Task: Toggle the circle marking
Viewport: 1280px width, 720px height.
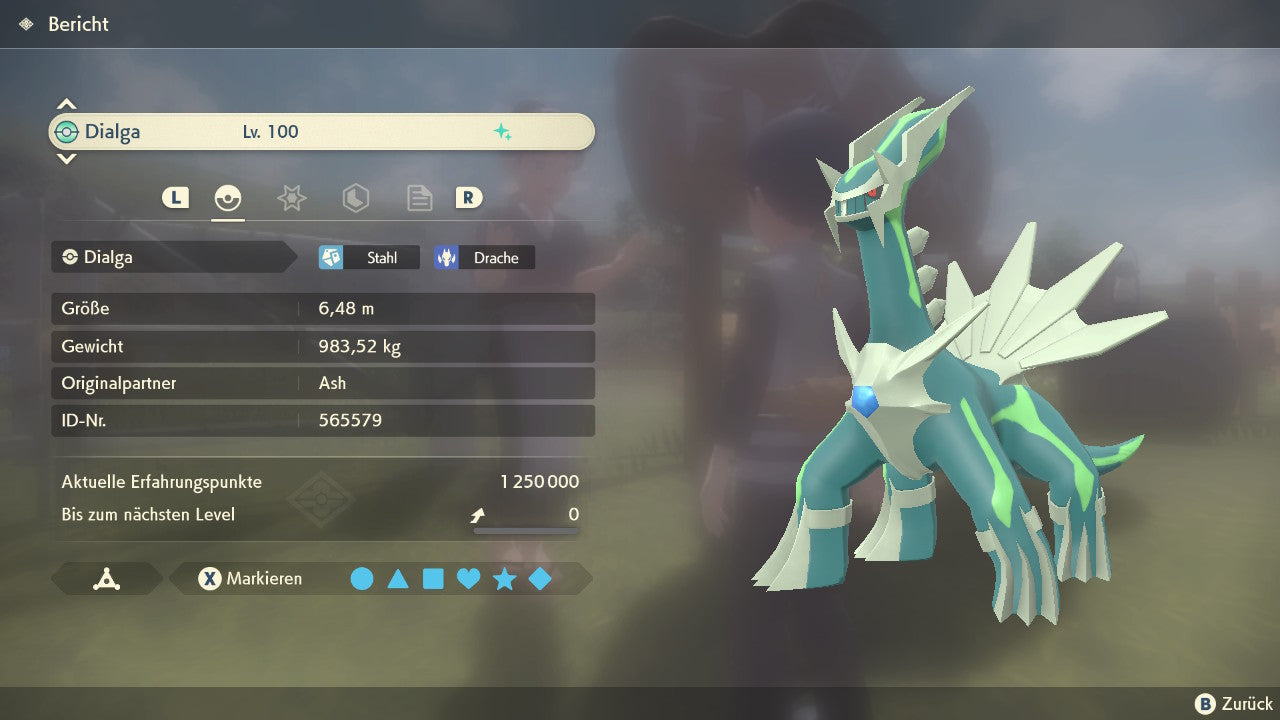Action: (362, 579)
